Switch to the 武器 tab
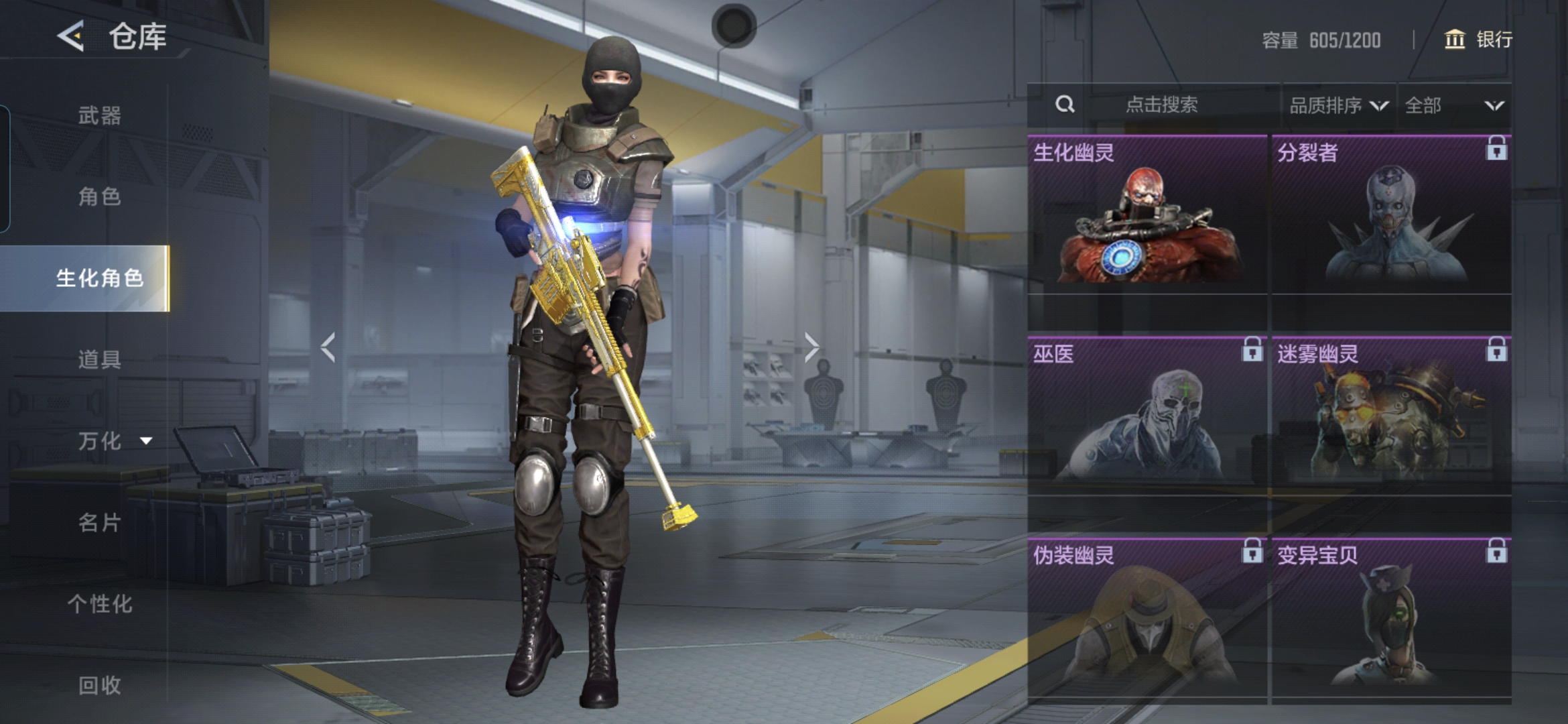Viewport: 1568px width, 724px height. tap(99, 115)
